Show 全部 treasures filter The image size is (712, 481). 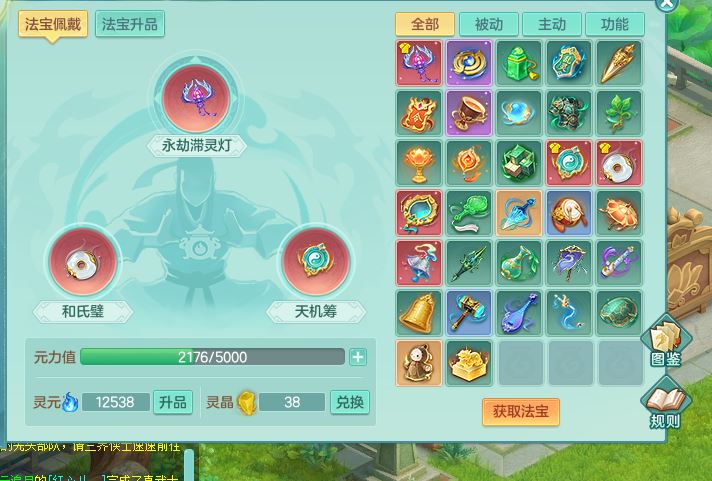point(425,25)
